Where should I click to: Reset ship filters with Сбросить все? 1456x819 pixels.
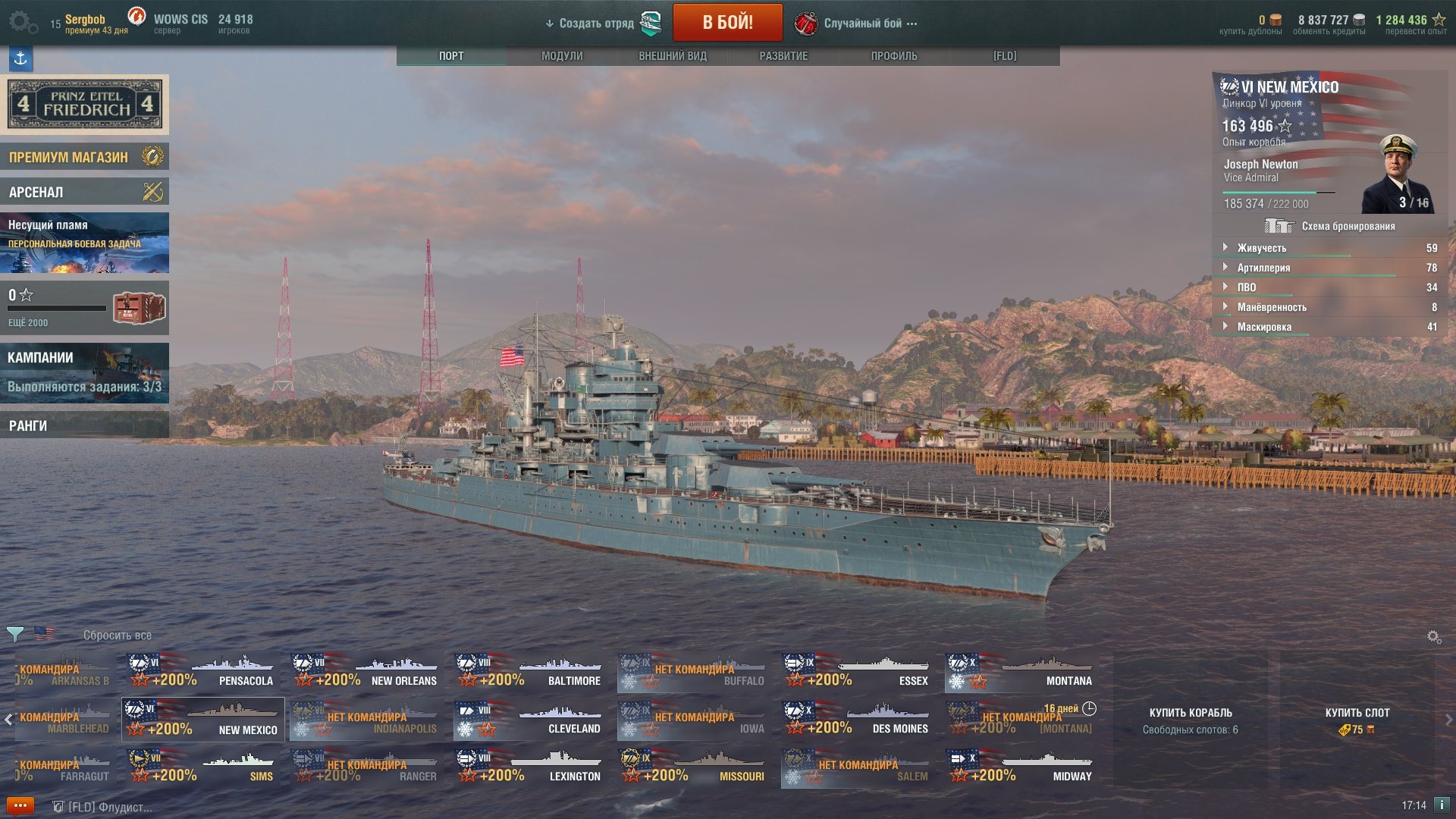[x=118, y=635]
